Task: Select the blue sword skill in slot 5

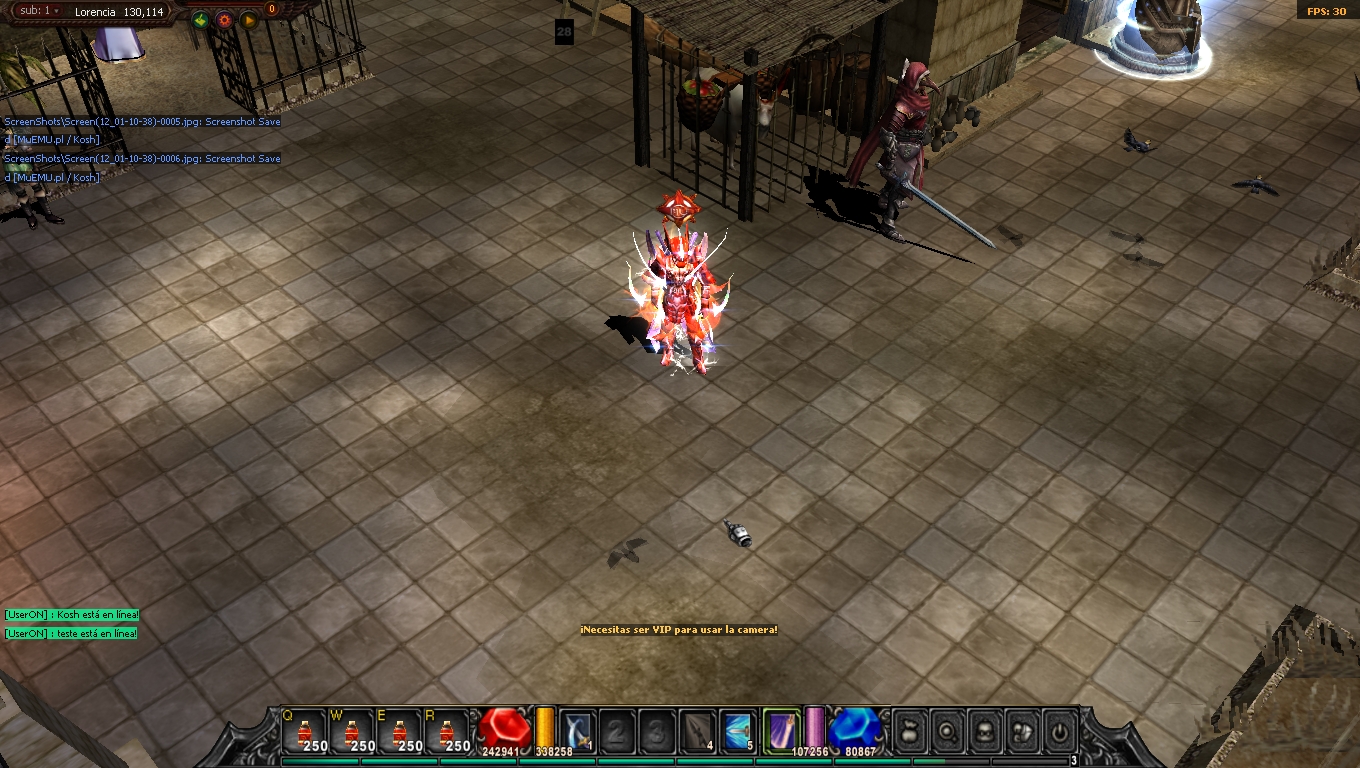Action: tap(737, 731)
